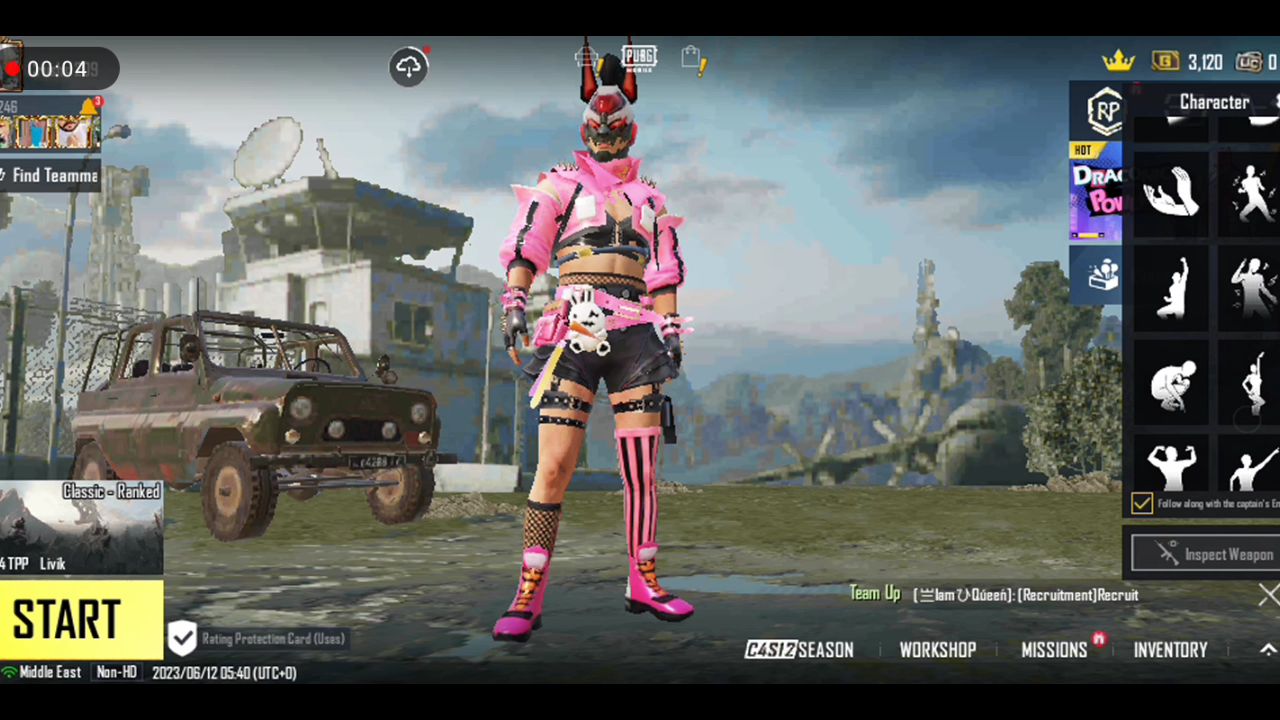Viewport: 1280px width, 720px height.
Task: Open the Season menu
Action: point(800,650)
